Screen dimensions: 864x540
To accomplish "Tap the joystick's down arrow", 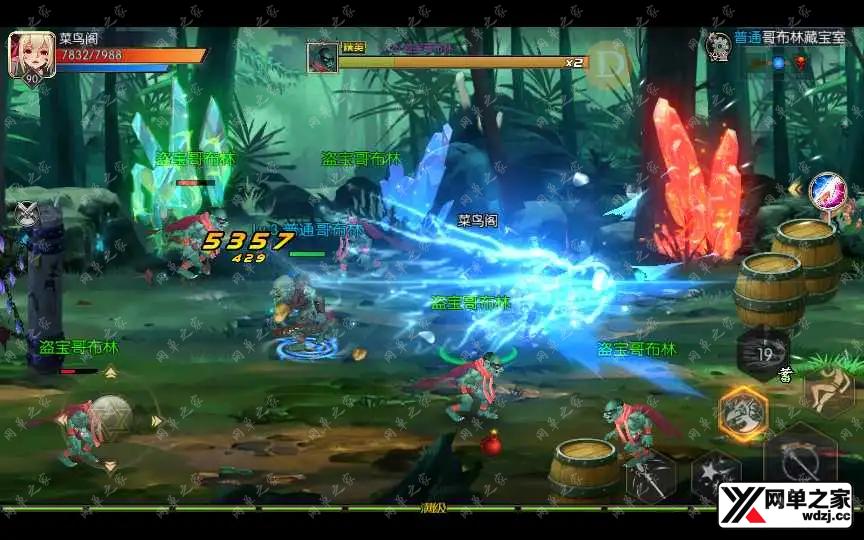I will click(x=110, y=466).
